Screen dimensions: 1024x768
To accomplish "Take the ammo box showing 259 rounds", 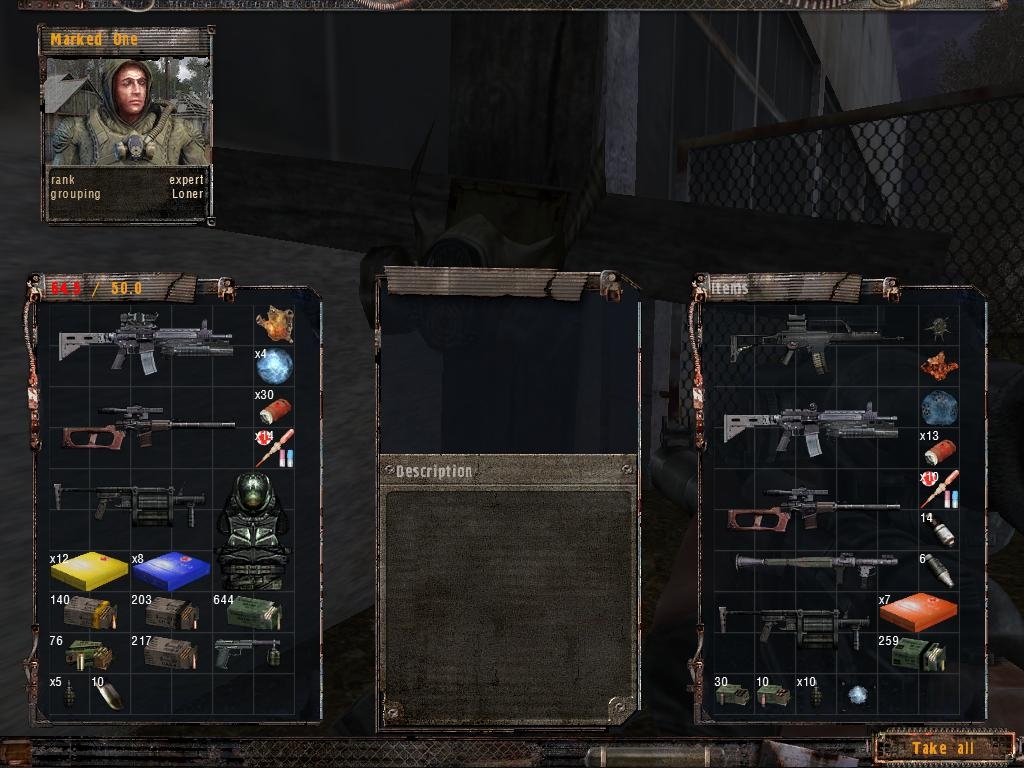I will (916, 654).
